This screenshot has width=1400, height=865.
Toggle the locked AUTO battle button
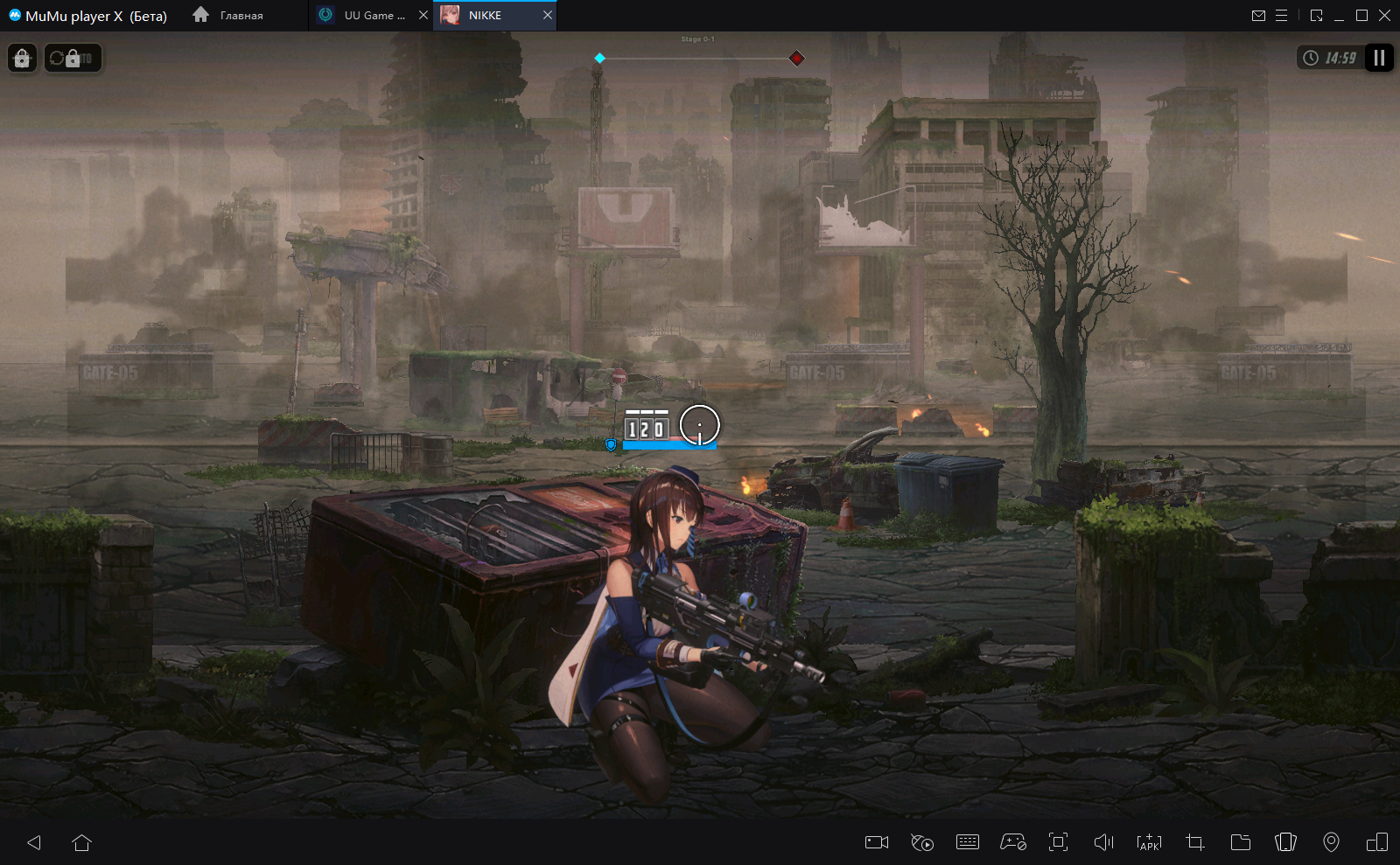tap(73, 59)
